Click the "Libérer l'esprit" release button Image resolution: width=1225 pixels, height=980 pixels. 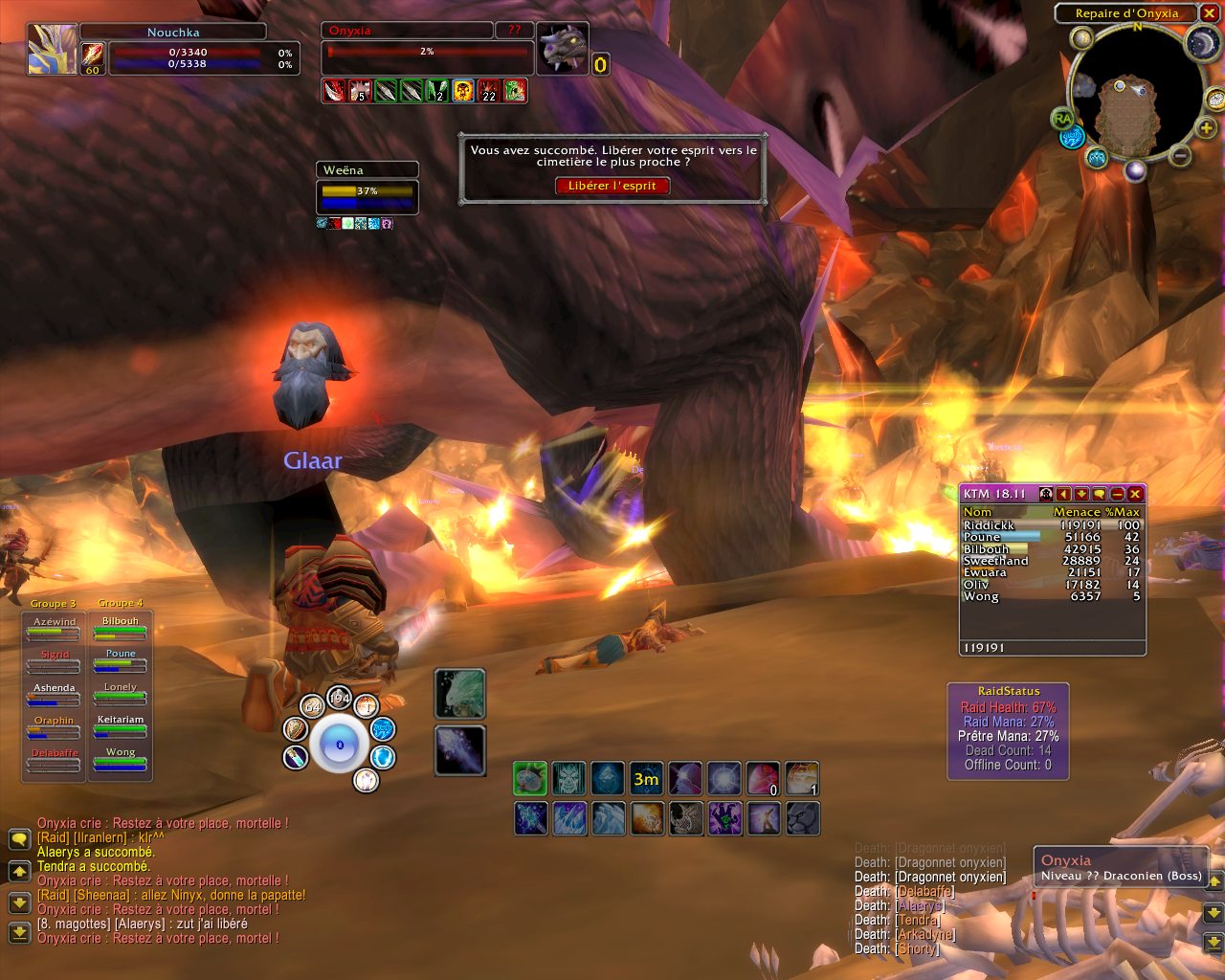pyautogui.click(x=612, y=186)
